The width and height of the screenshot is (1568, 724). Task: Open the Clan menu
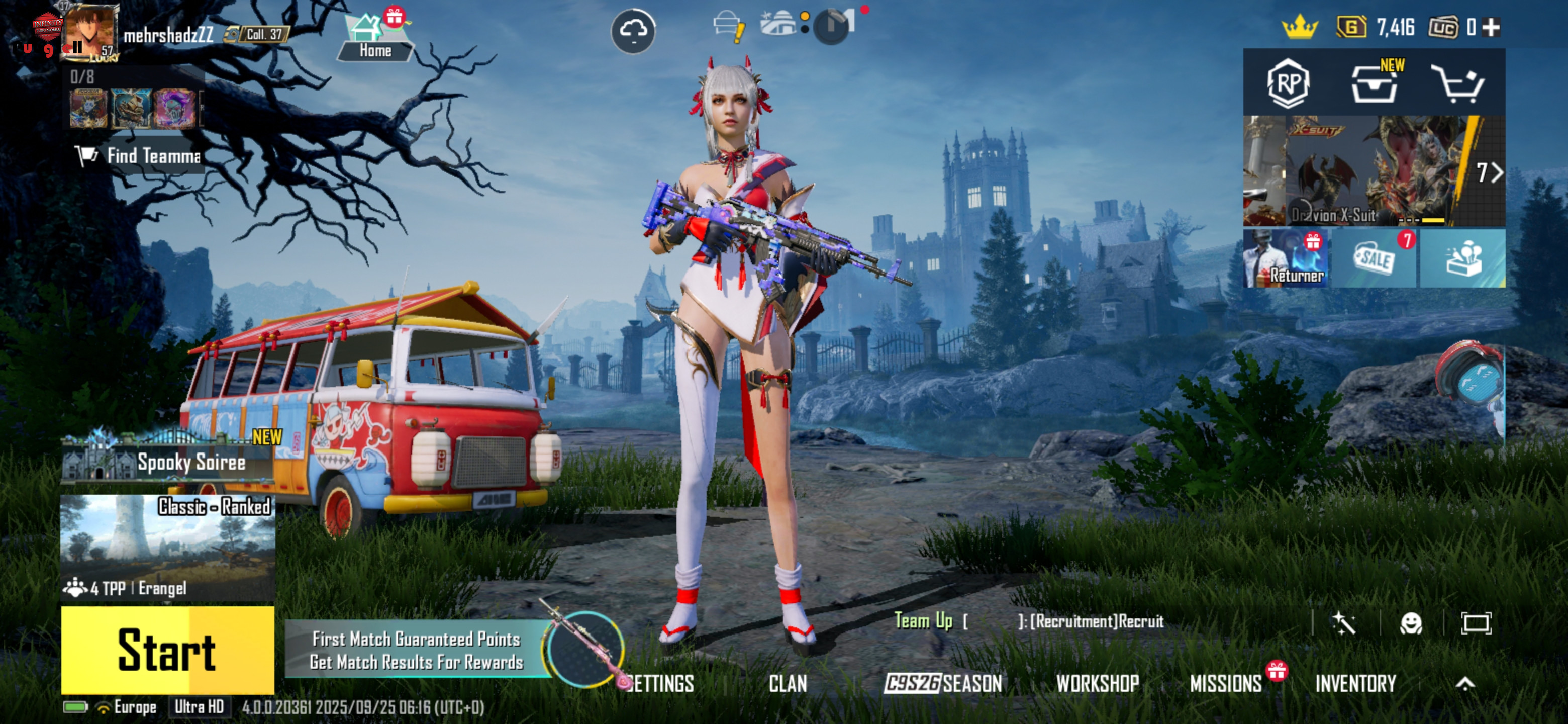coord(788,684)
